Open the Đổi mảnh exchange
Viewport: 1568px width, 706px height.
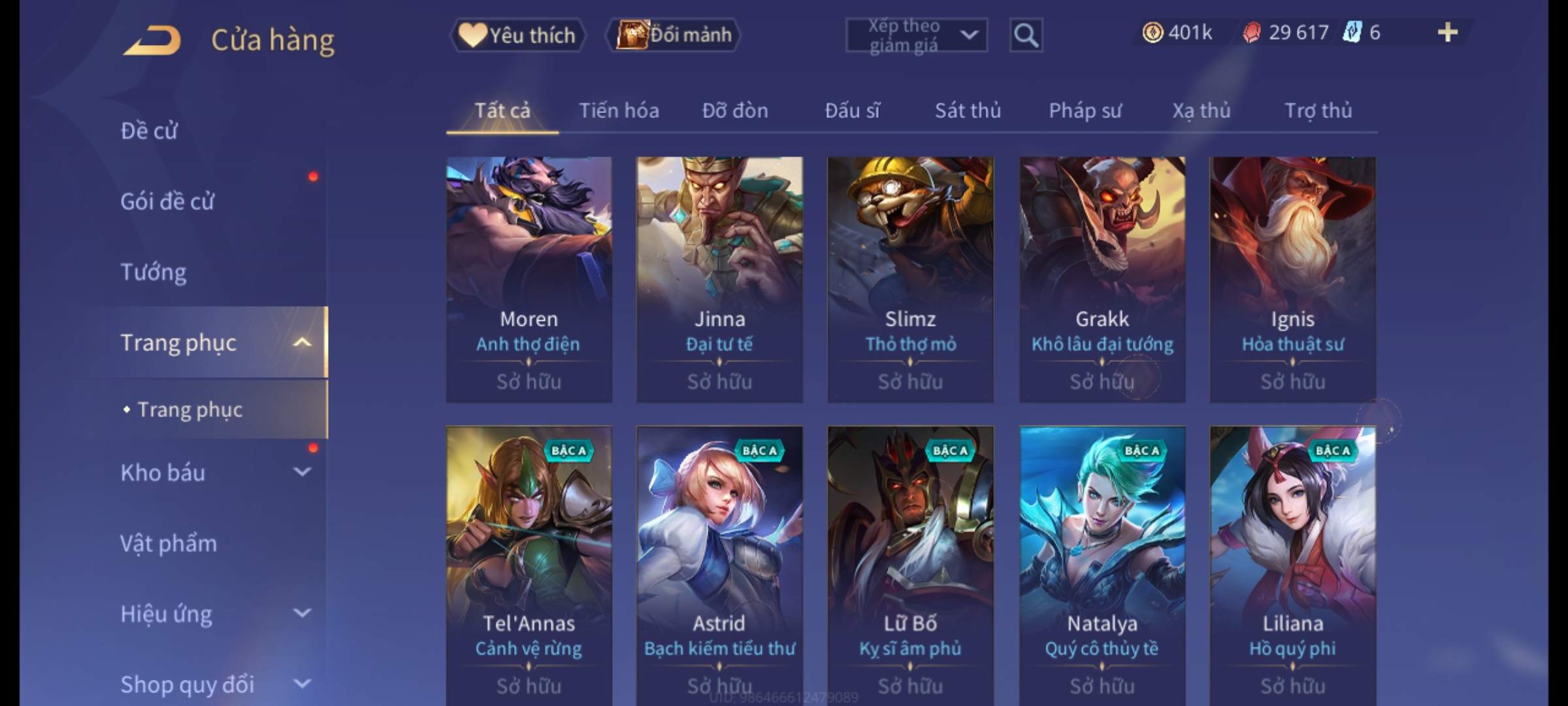tap(674, 35)
